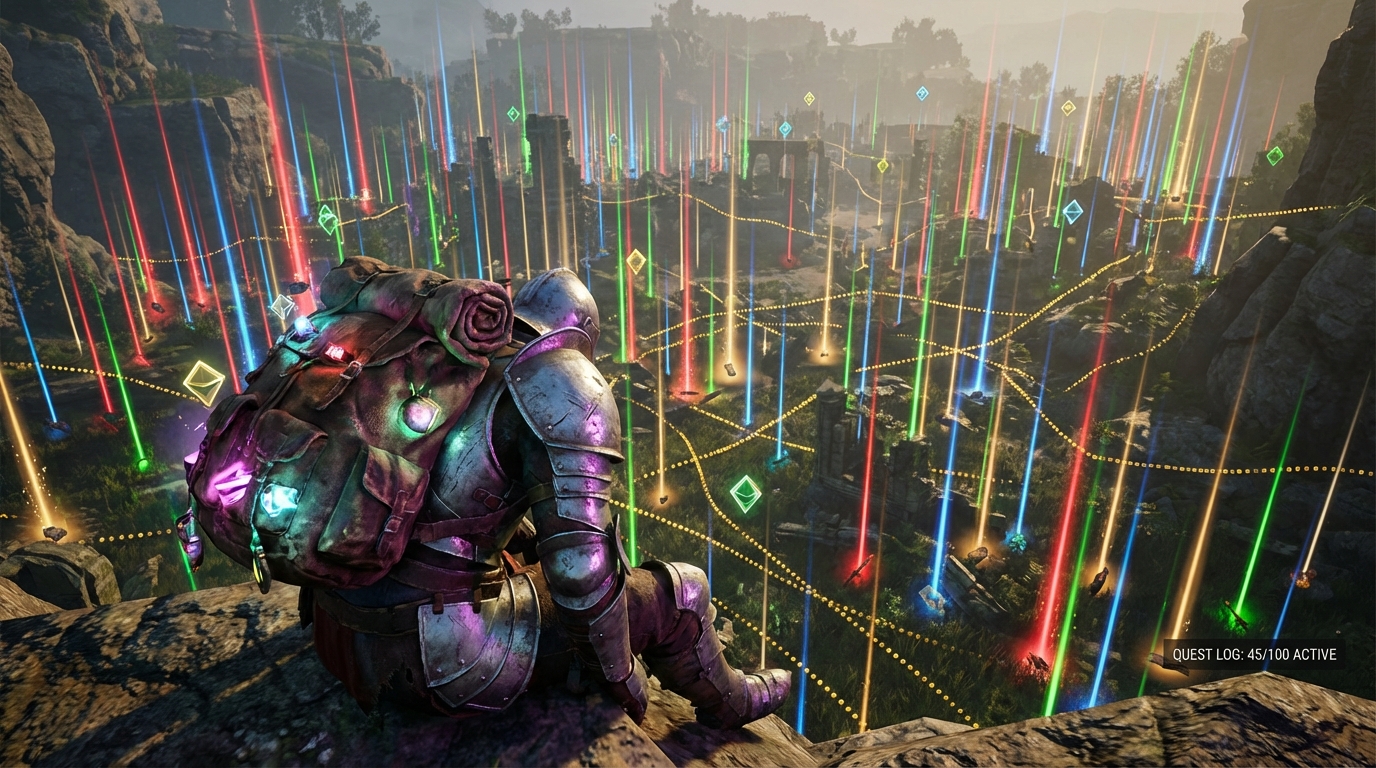Expand the cyan diamond marker on the far right cliff
The height and width of the screenshot is (768, 1376).
(1073, 211)
